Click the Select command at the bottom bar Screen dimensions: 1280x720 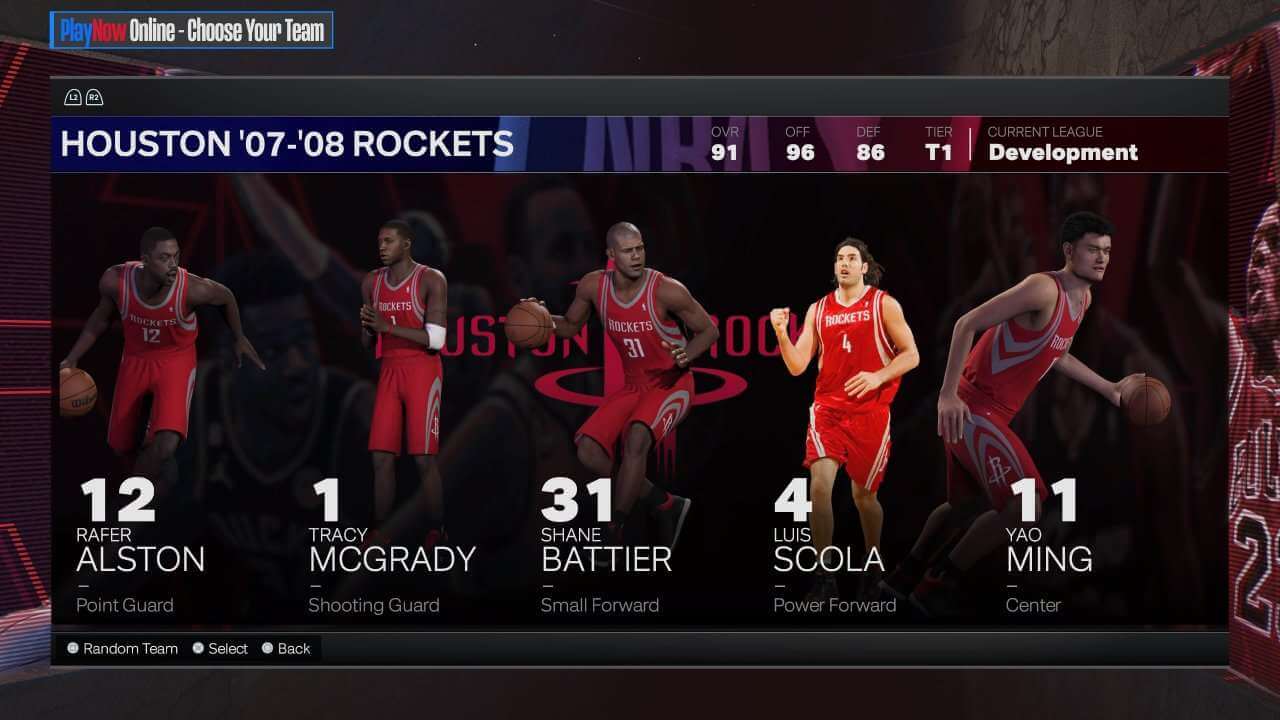click(224, 648)
